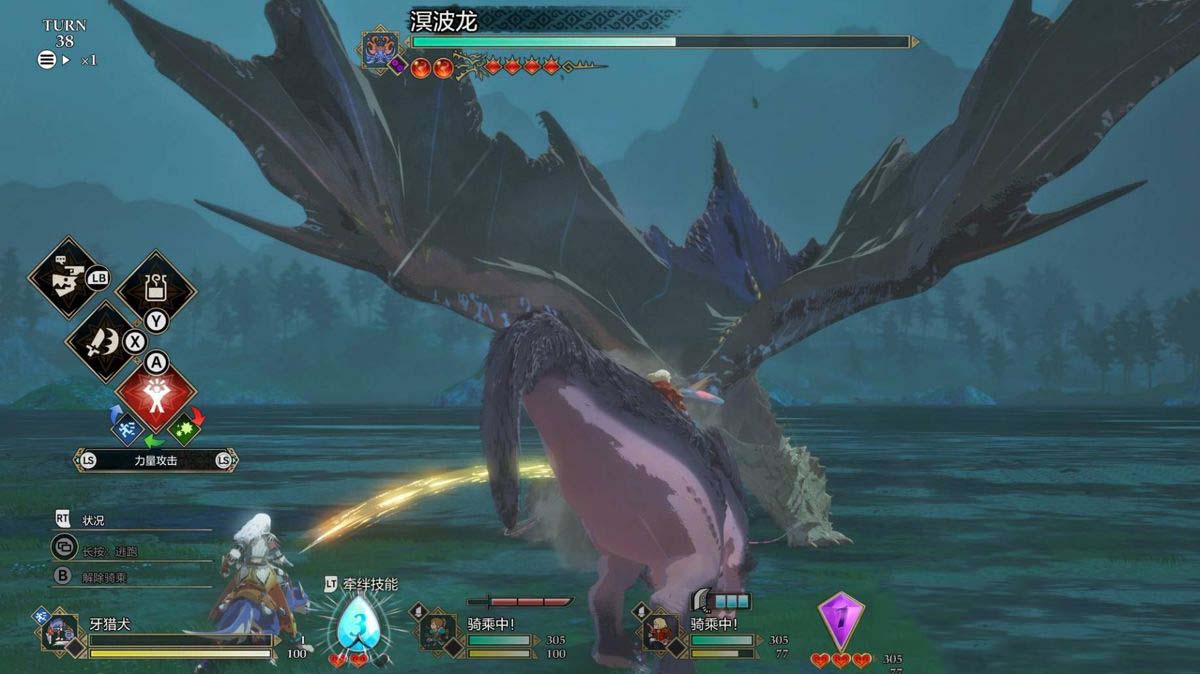Open the 状况 status entry
Screen dimensions: 1200x674
point(92,520)
